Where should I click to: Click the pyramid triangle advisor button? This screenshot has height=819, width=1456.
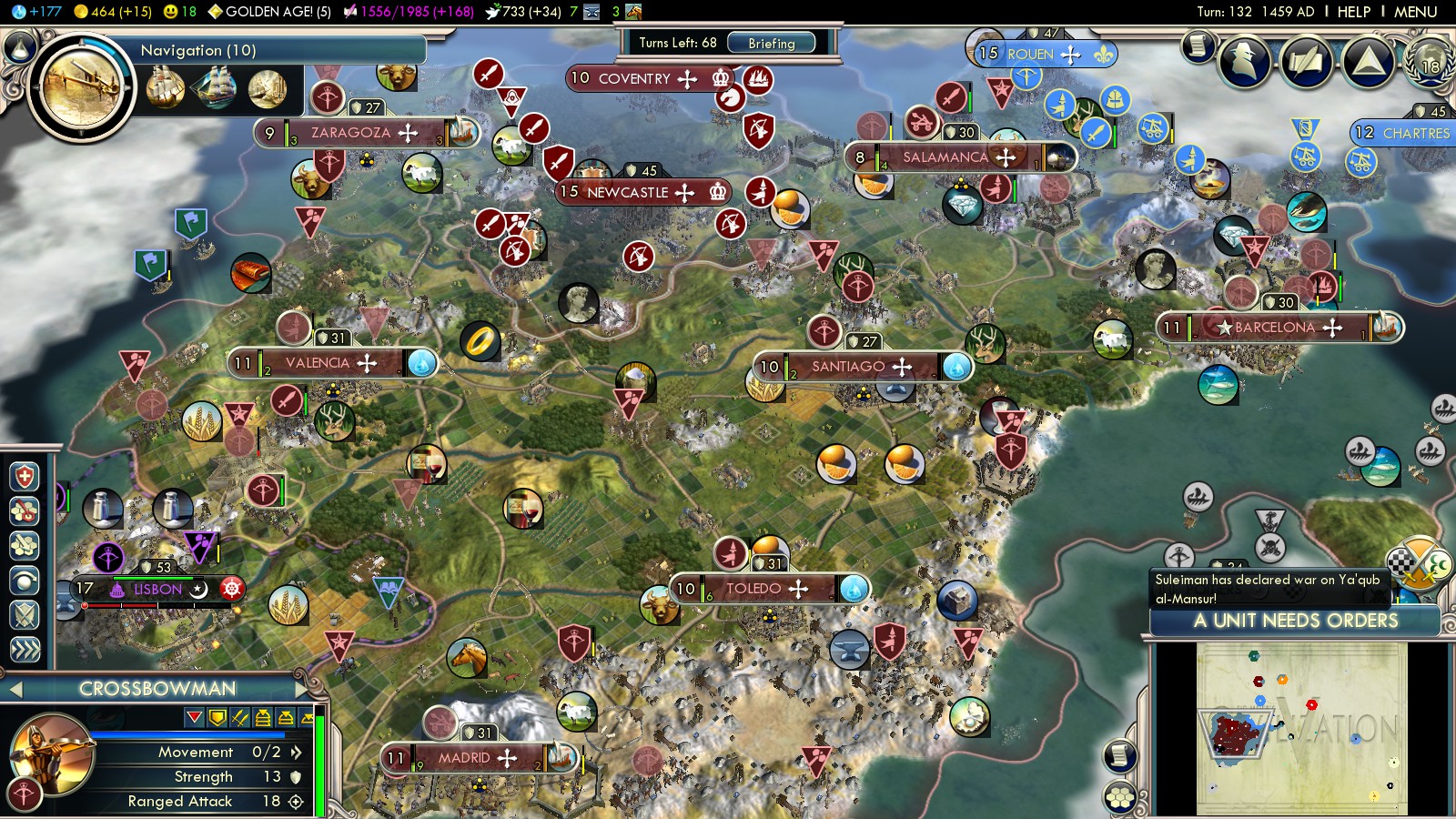click(x=1367, y=62)
